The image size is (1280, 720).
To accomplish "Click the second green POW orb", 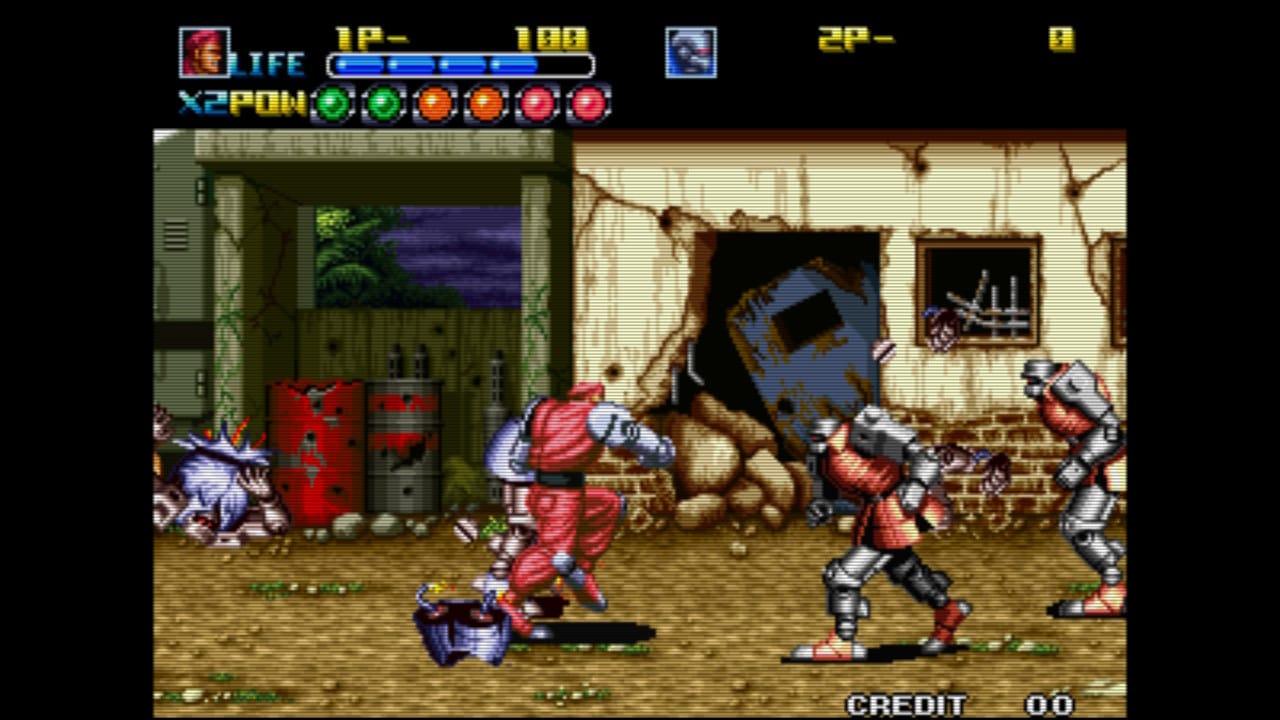I will tap(382, 103).
